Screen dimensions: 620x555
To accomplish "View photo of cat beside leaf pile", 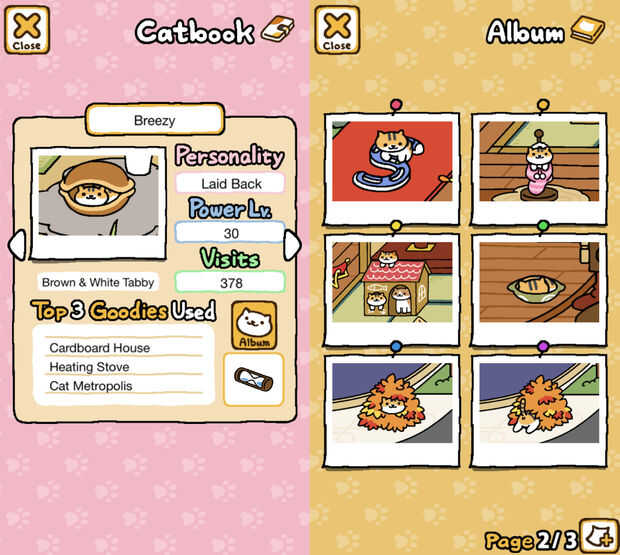I will pyautogui.click(x=539, y=405).
